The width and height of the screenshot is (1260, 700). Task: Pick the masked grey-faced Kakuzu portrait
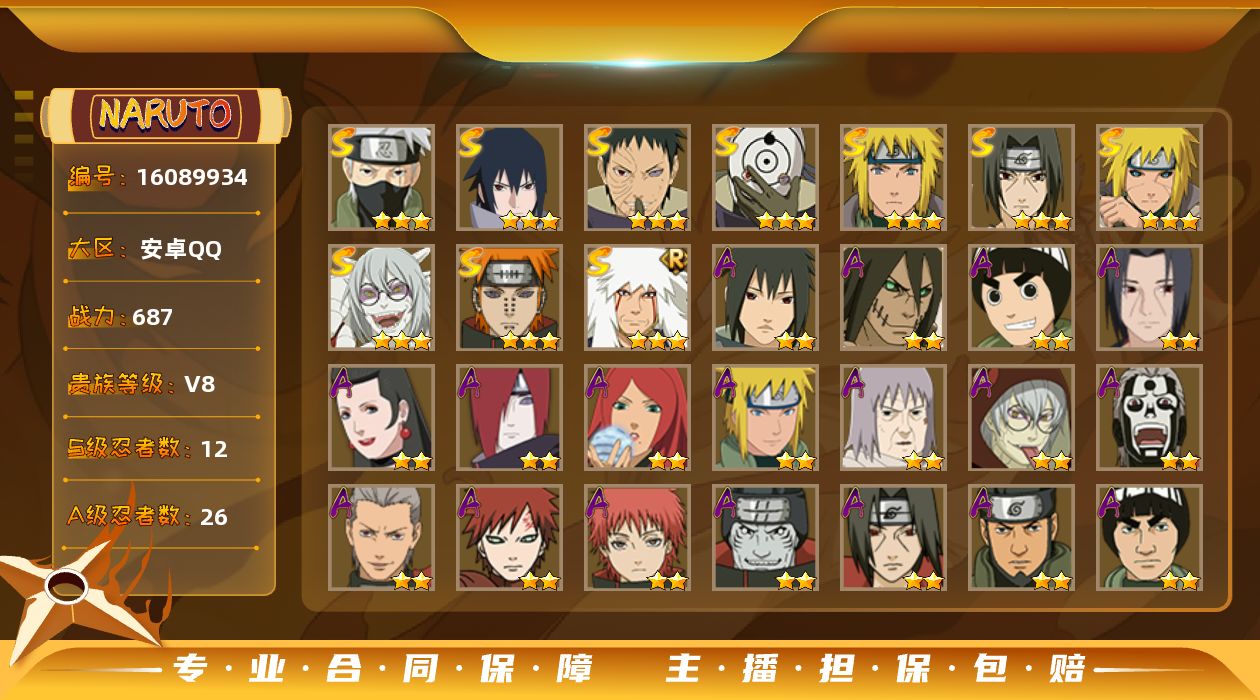[765, 537]
